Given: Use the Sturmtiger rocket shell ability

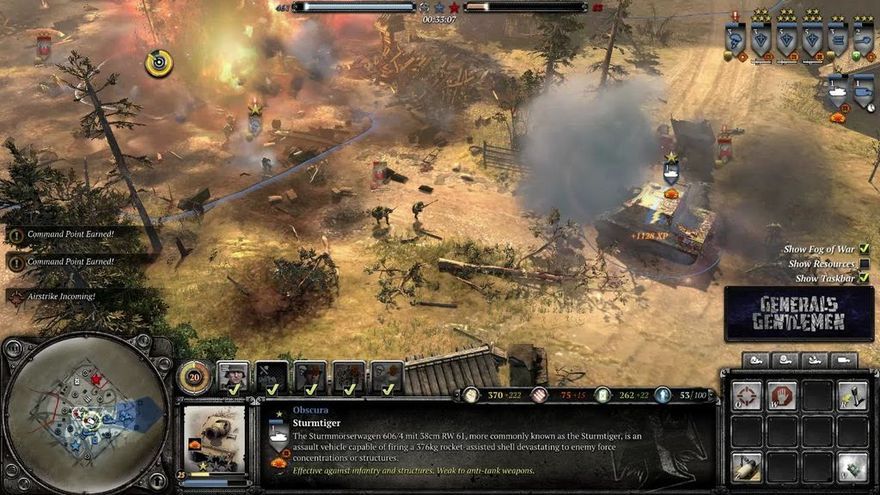Looking at the screenshot, I should click(x=746, y=466).
